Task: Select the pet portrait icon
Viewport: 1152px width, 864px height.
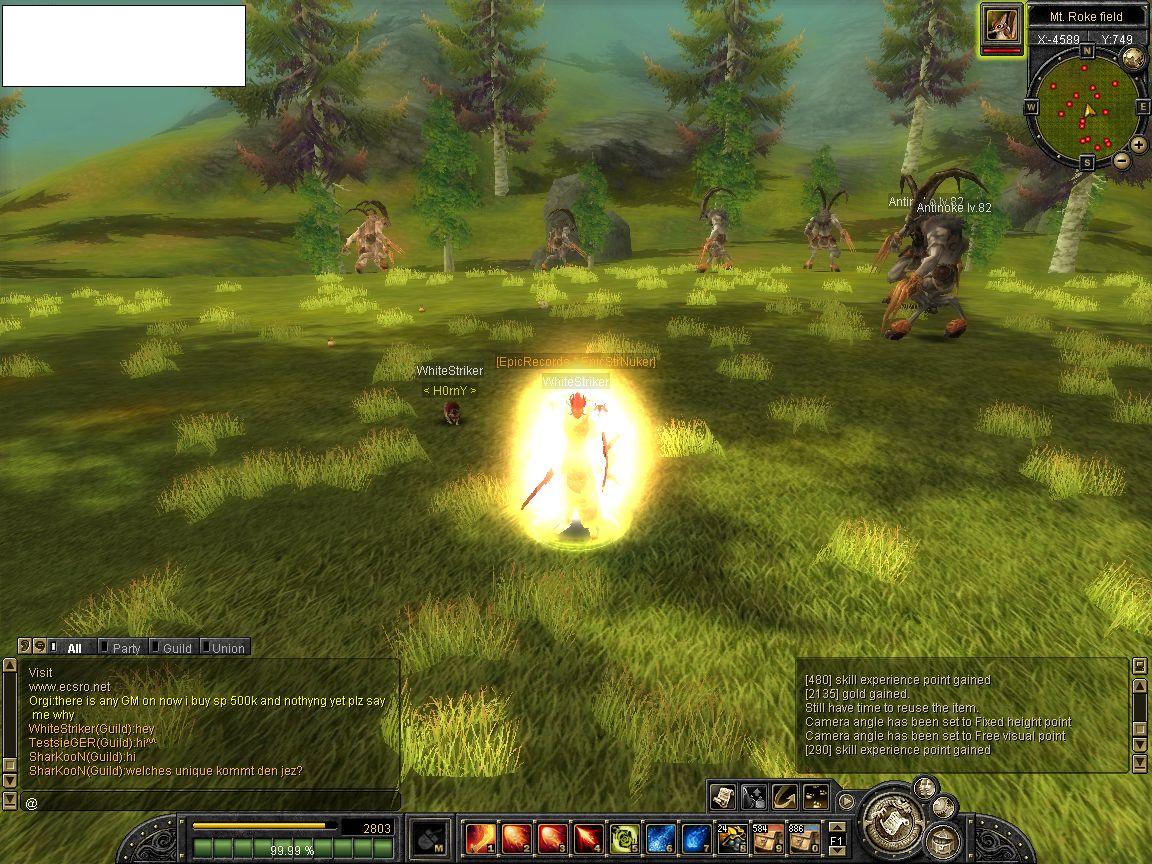Action: 1002,24
